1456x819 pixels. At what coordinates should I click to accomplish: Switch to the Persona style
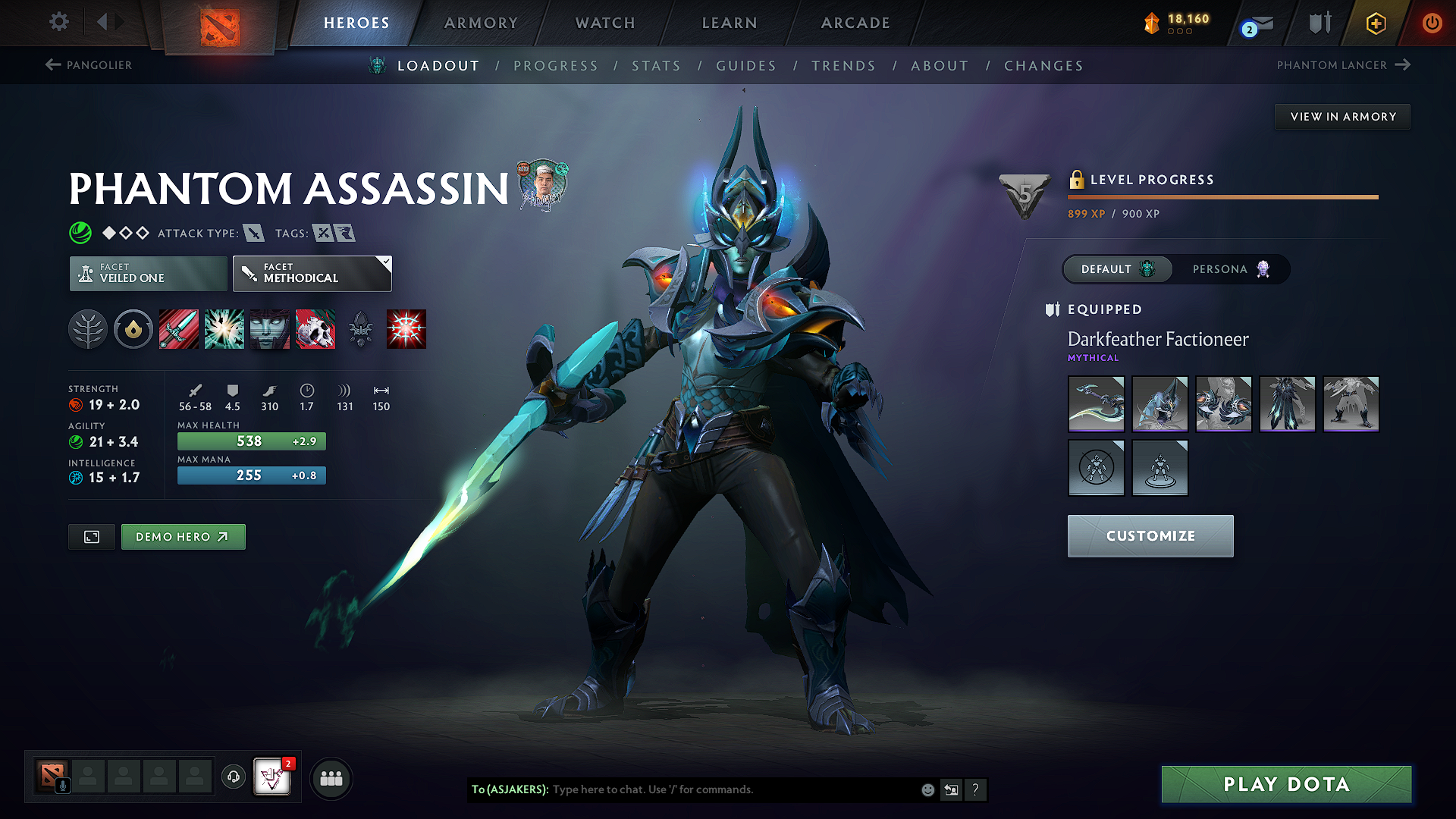(1230, 269)
